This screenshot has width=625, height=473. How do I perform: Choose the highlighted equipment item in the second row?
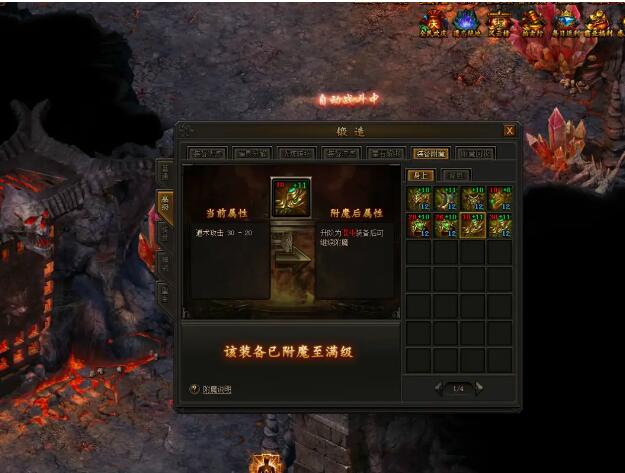[x=473, y=225]
